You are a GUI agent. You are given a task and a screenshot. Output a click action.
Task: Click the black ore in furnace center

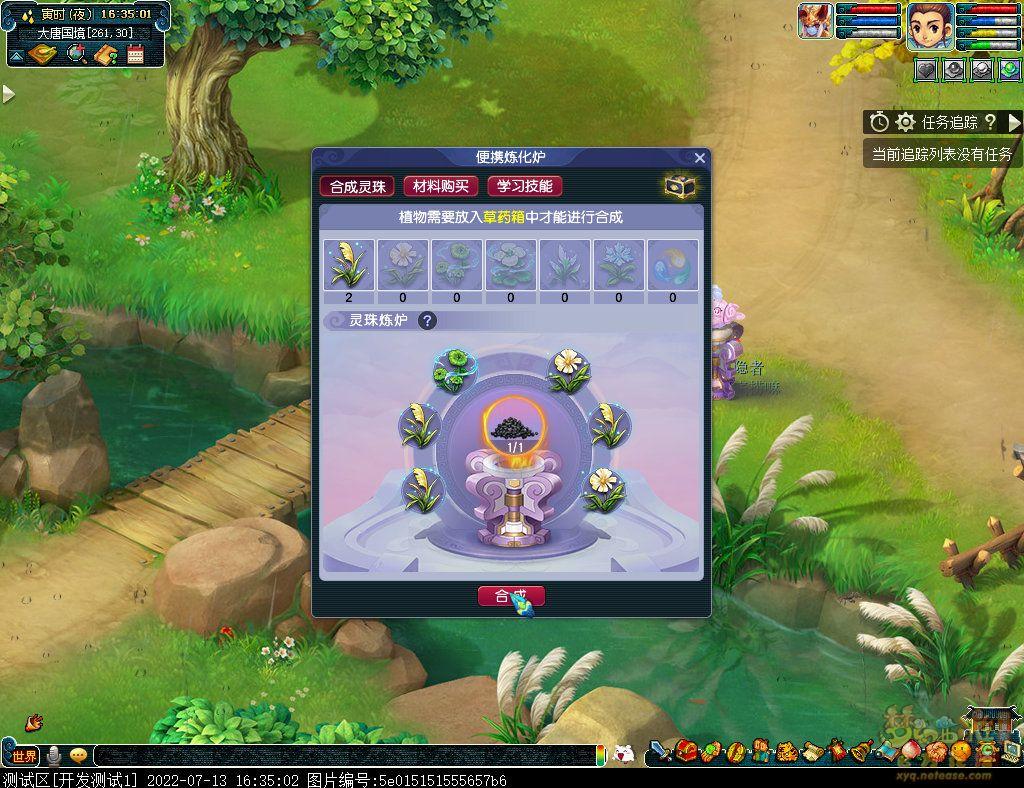point(515,427)
